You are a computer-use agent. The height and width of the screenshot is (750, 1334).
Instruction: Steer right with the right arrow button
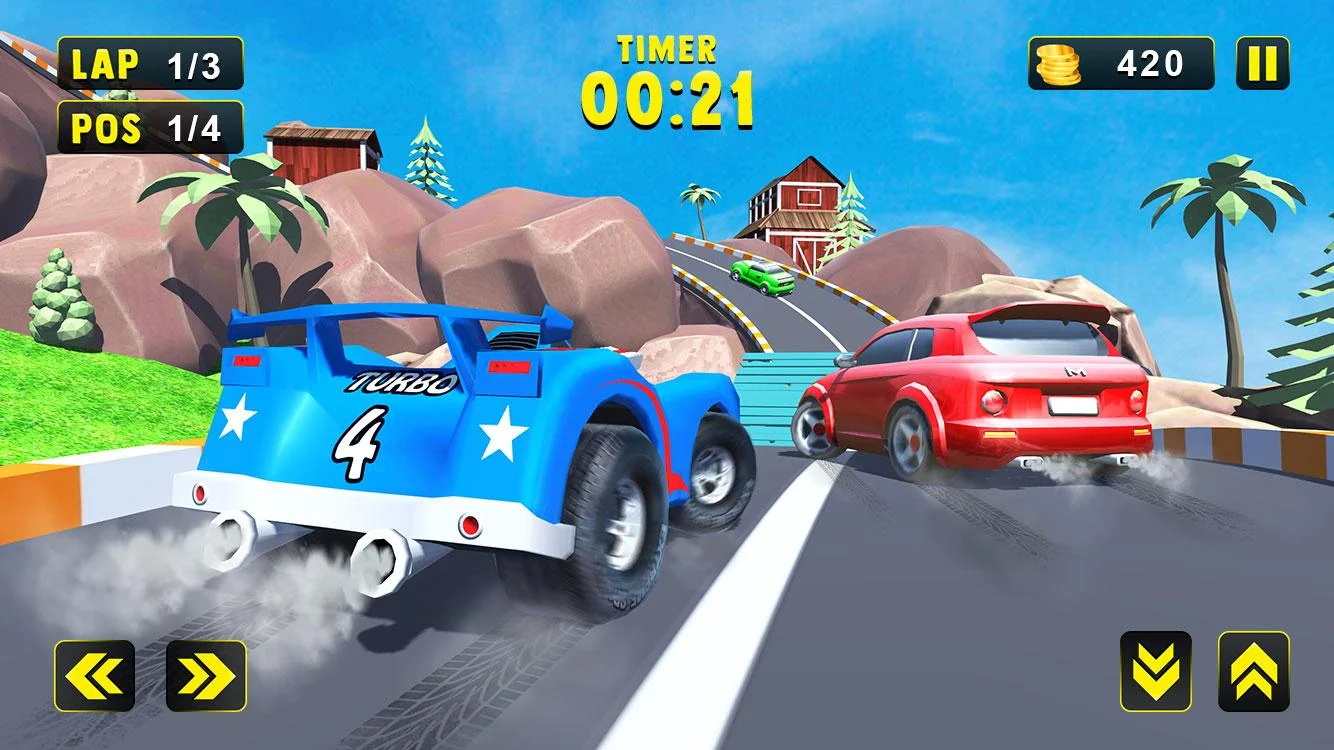(206, 676)
